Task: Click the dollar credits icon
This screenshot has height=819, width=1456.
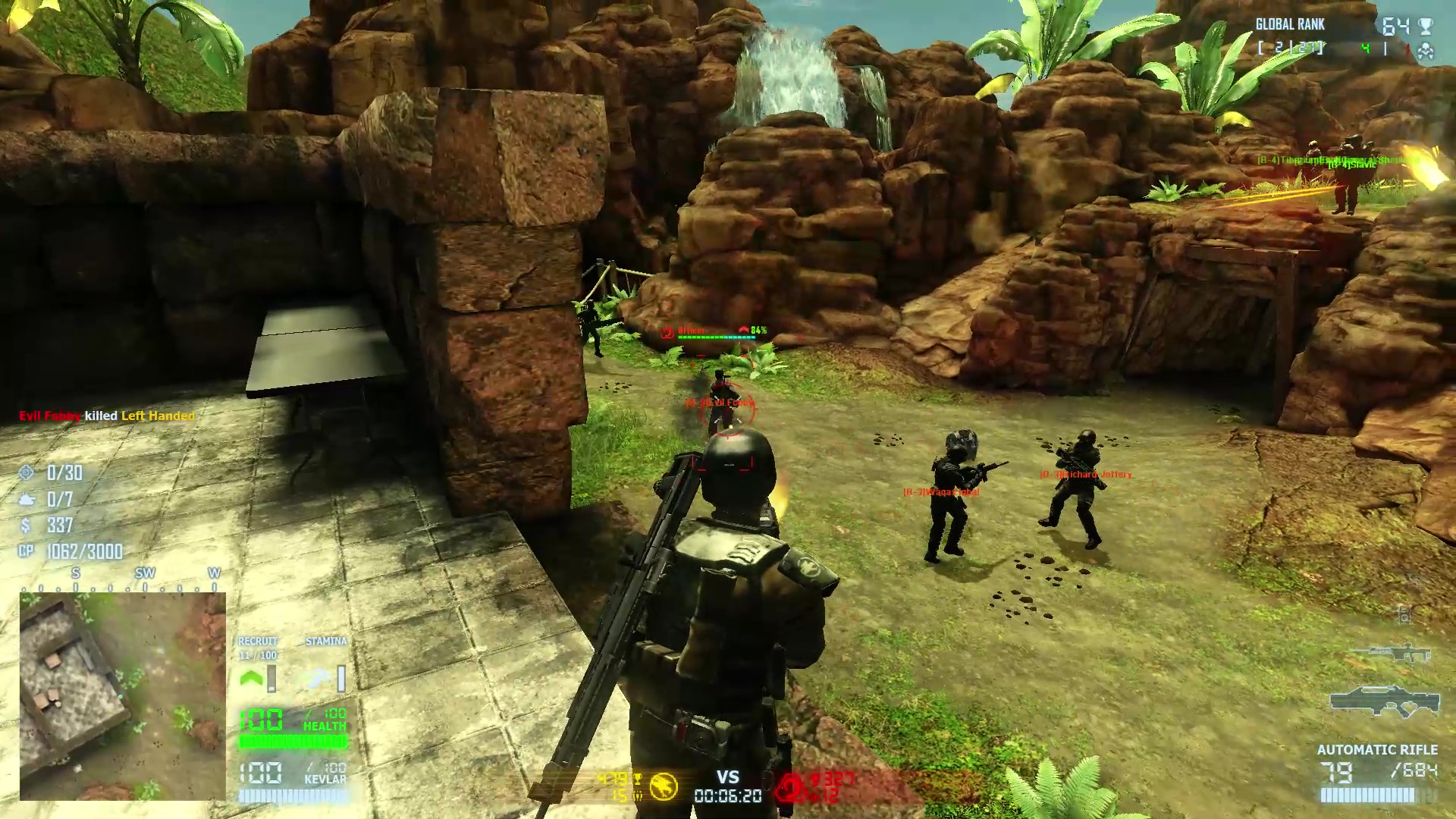Action: [27, 525]
